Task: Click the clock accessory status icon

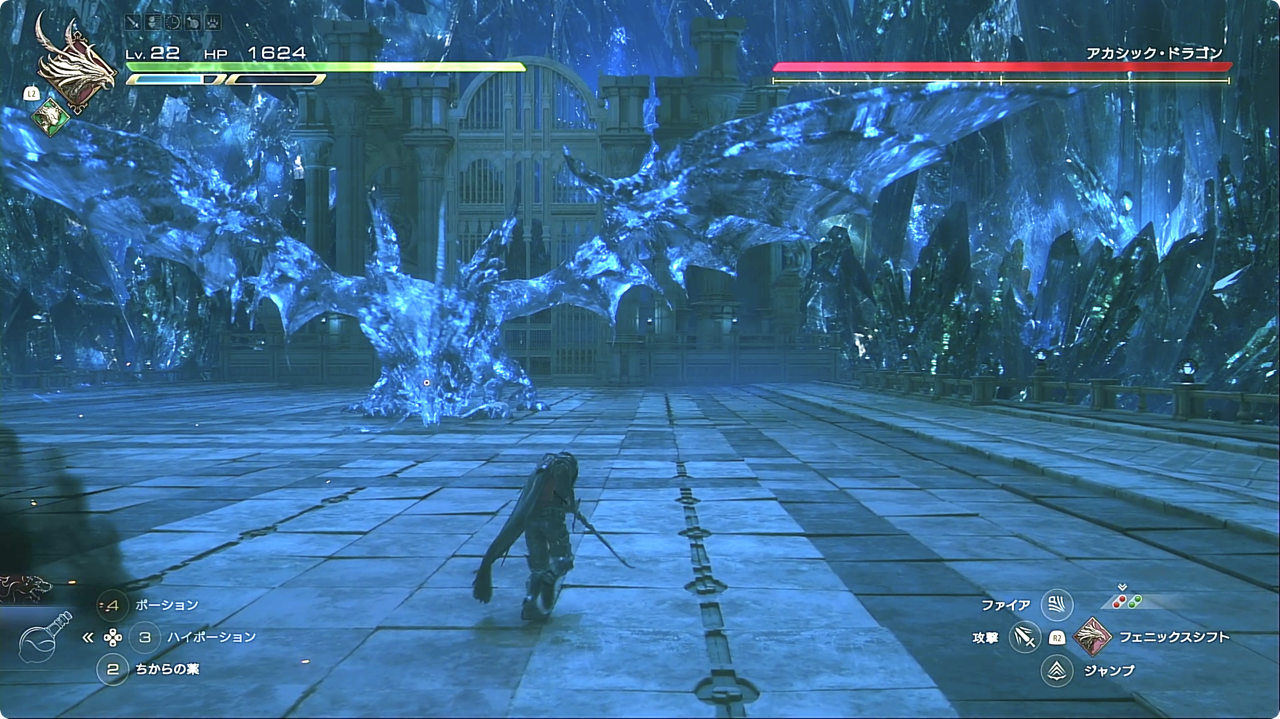Action: 173,21
